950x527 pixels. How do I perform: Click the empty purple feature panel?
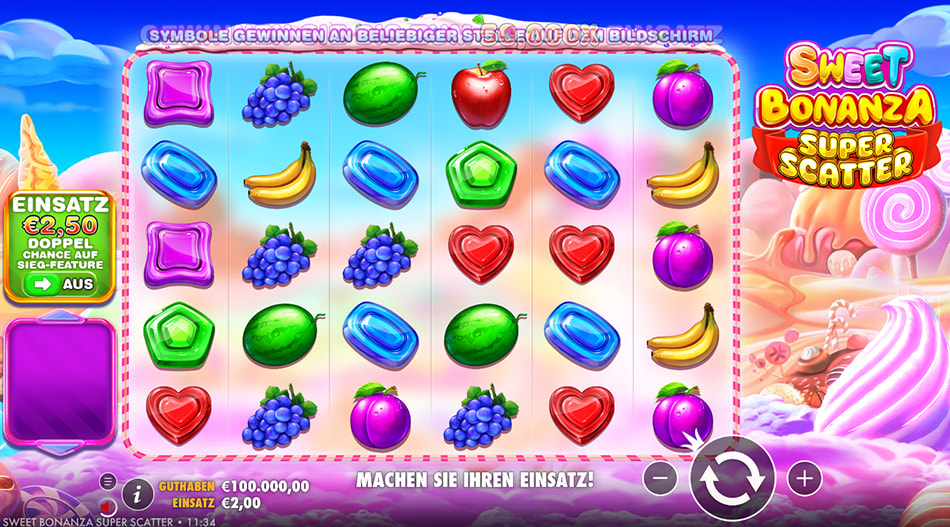[x=59, y=381]
